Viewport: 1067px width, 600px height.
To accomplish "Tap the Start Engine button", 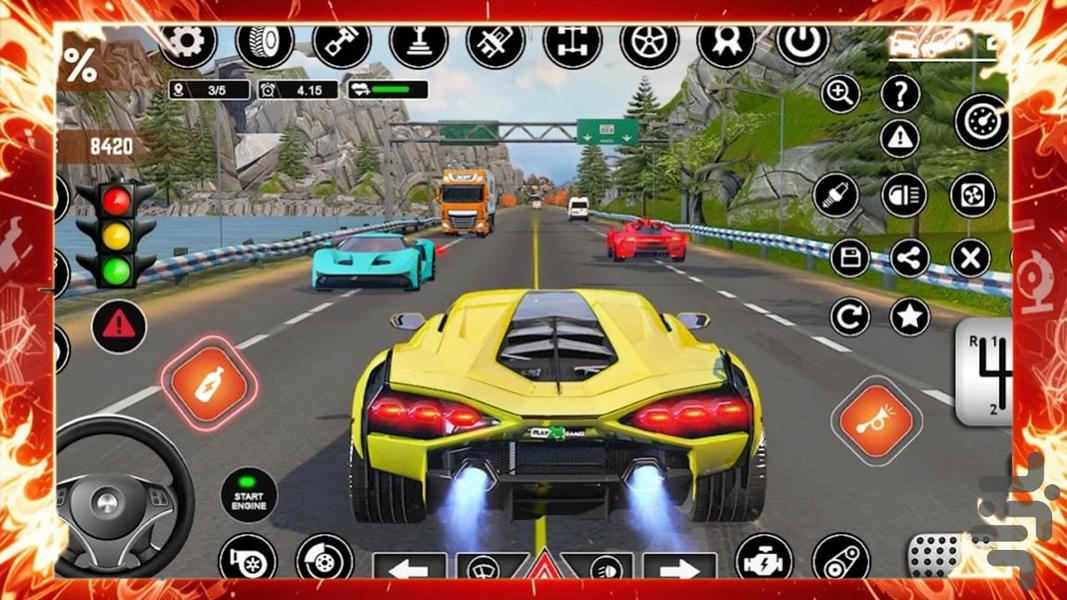I will [x=249, y=495].
